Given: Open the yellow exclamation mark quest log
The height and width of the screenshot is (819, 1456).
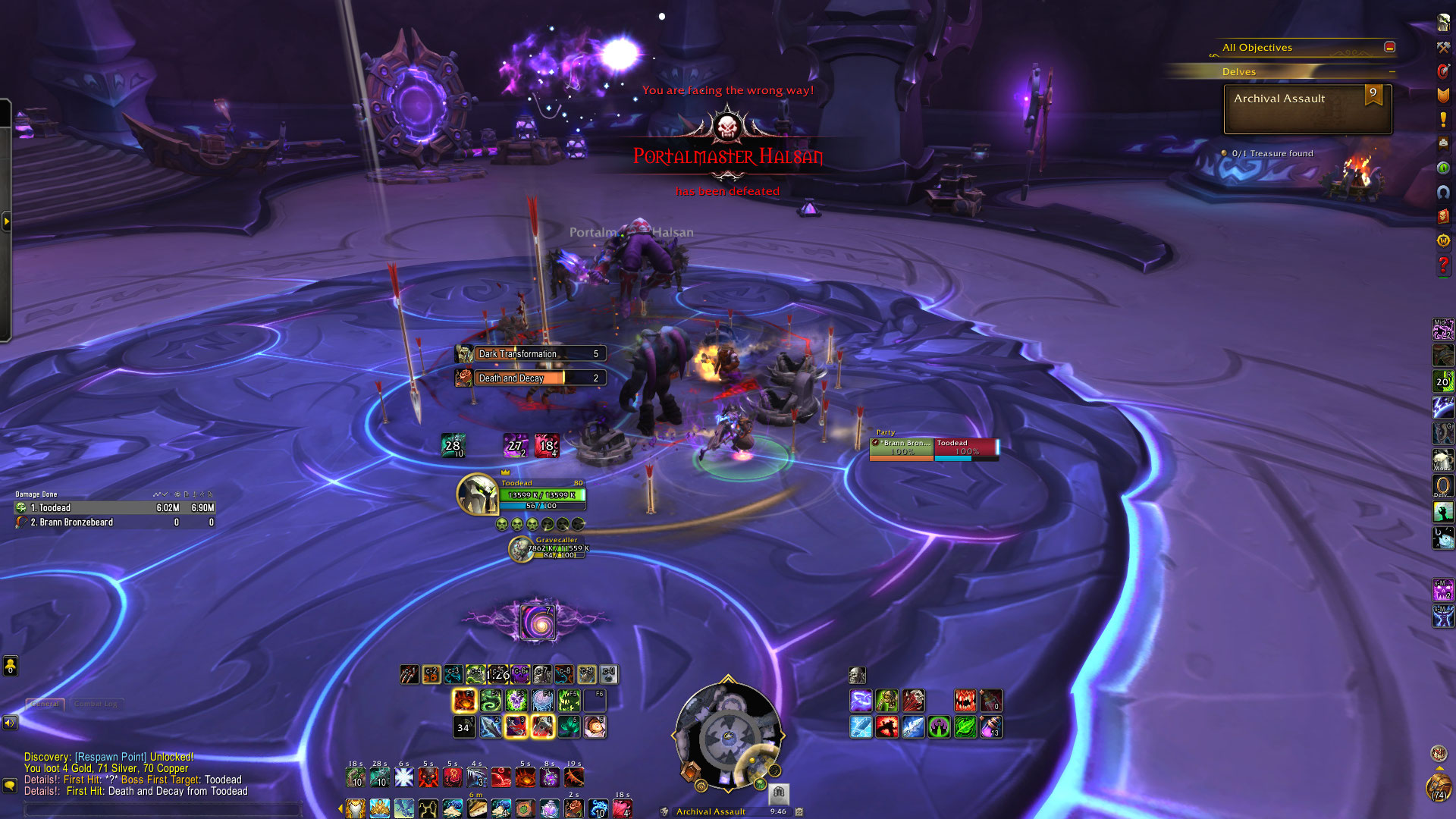Looking at the screenshot, I should coord(1443,119).
